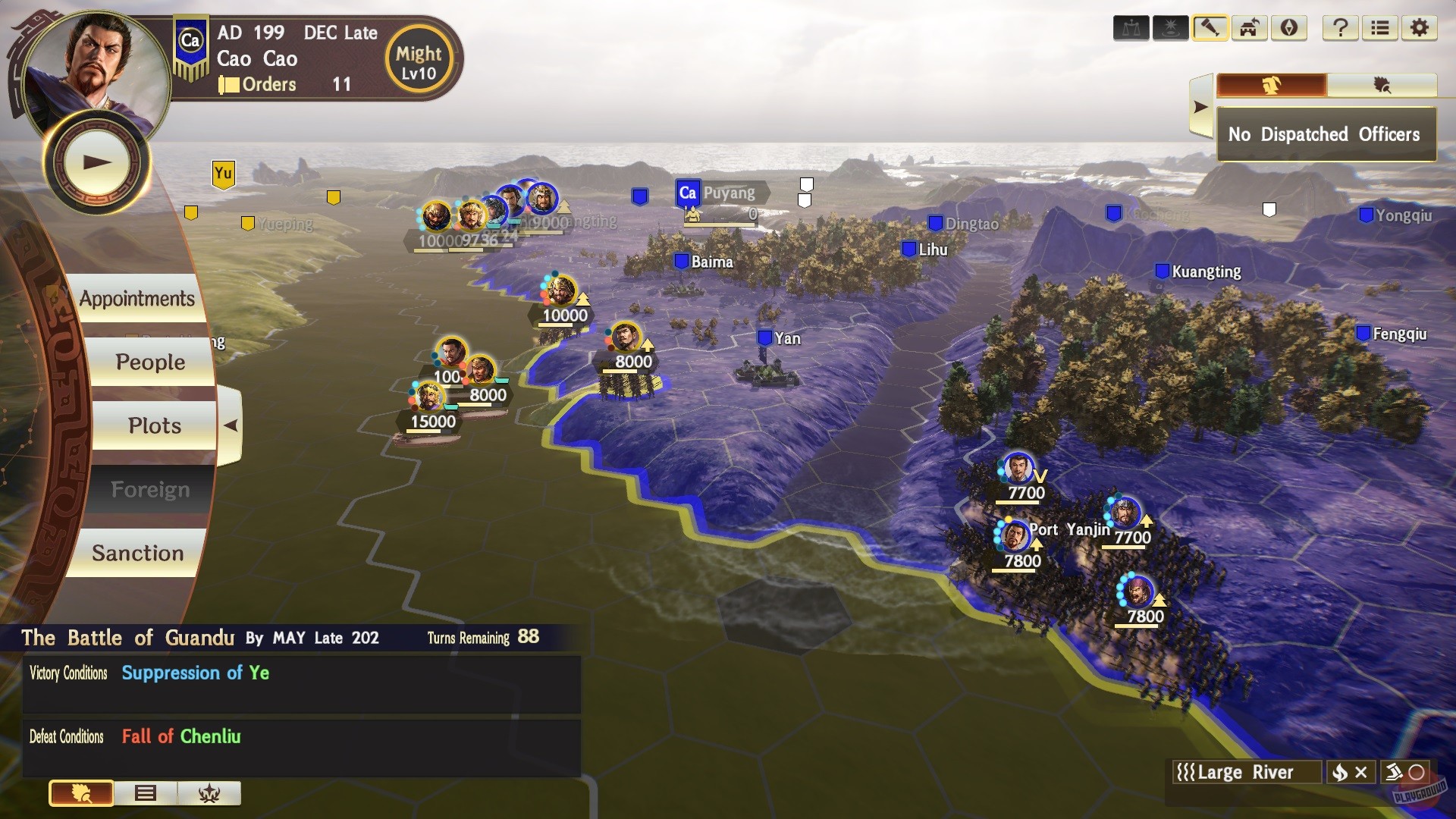
Task: Select the highlighted hammer tool icon
Action: [1211, 28]
